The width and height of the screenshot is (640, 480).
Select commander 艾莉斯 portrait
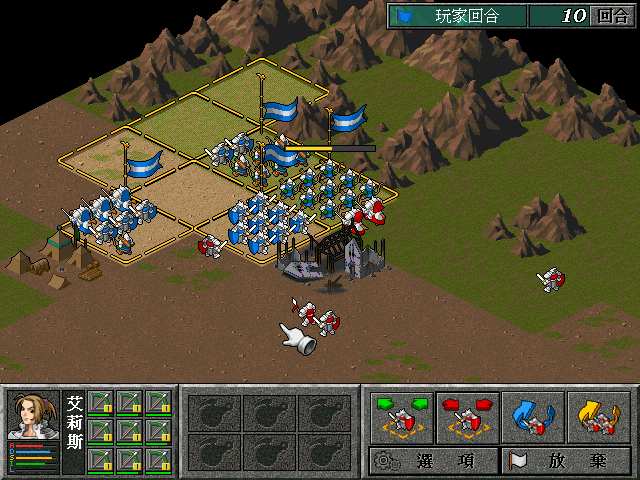click(x=34, y=420)
